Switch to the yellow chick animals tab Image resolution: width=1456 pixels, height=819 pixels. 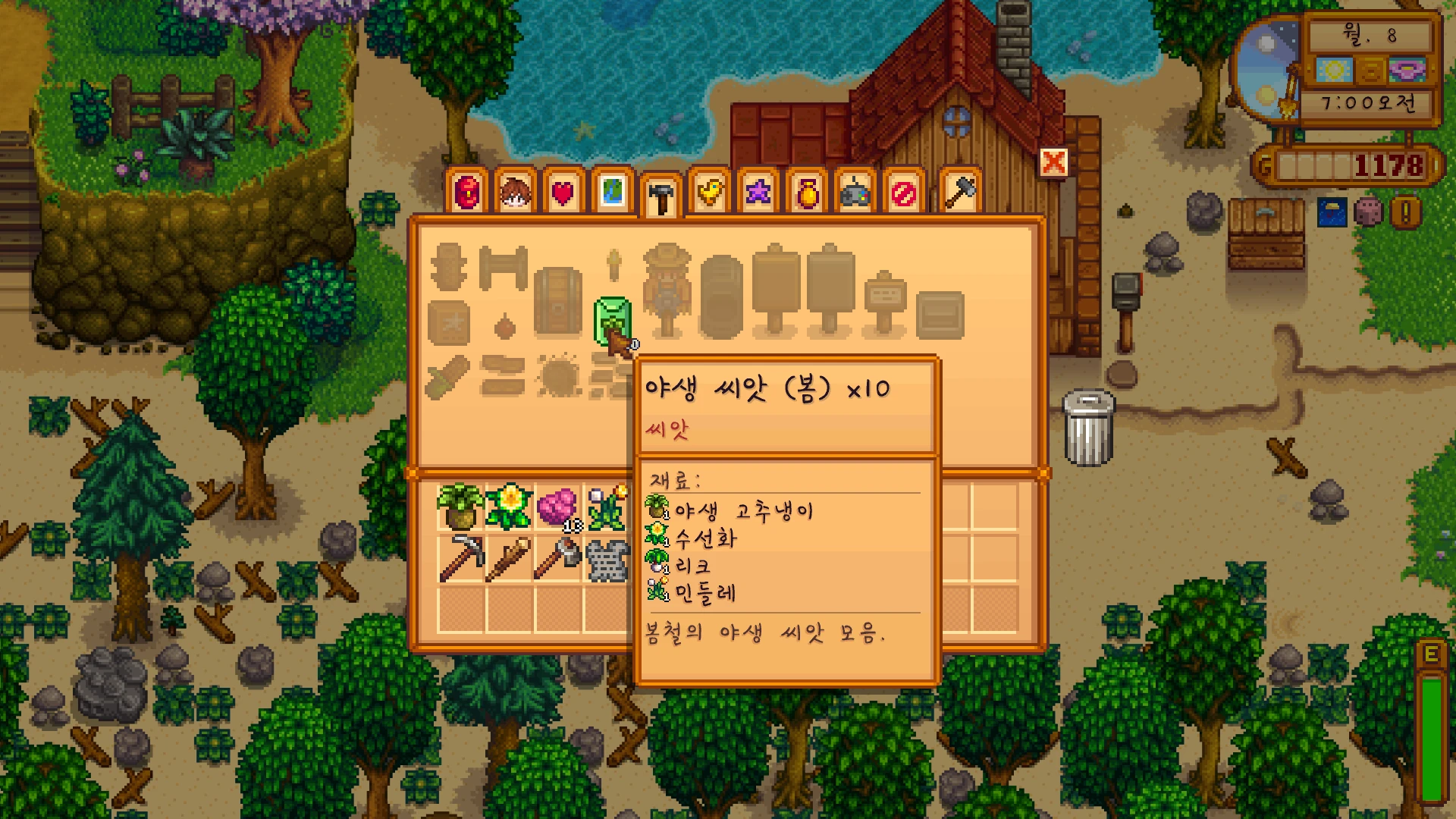coord(710,193)
